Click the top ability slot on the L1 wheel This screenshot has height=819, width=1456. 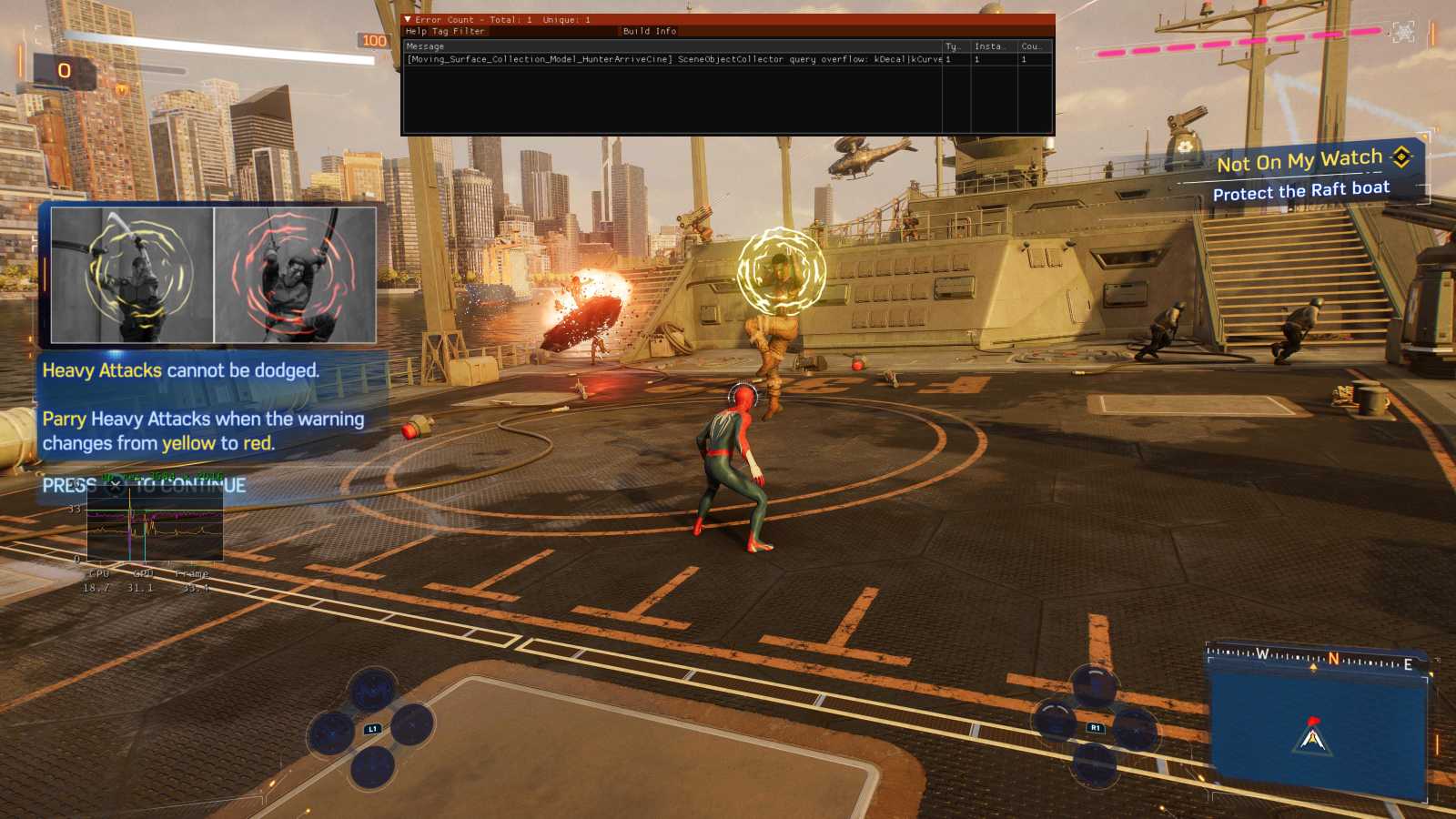point(371,690)
